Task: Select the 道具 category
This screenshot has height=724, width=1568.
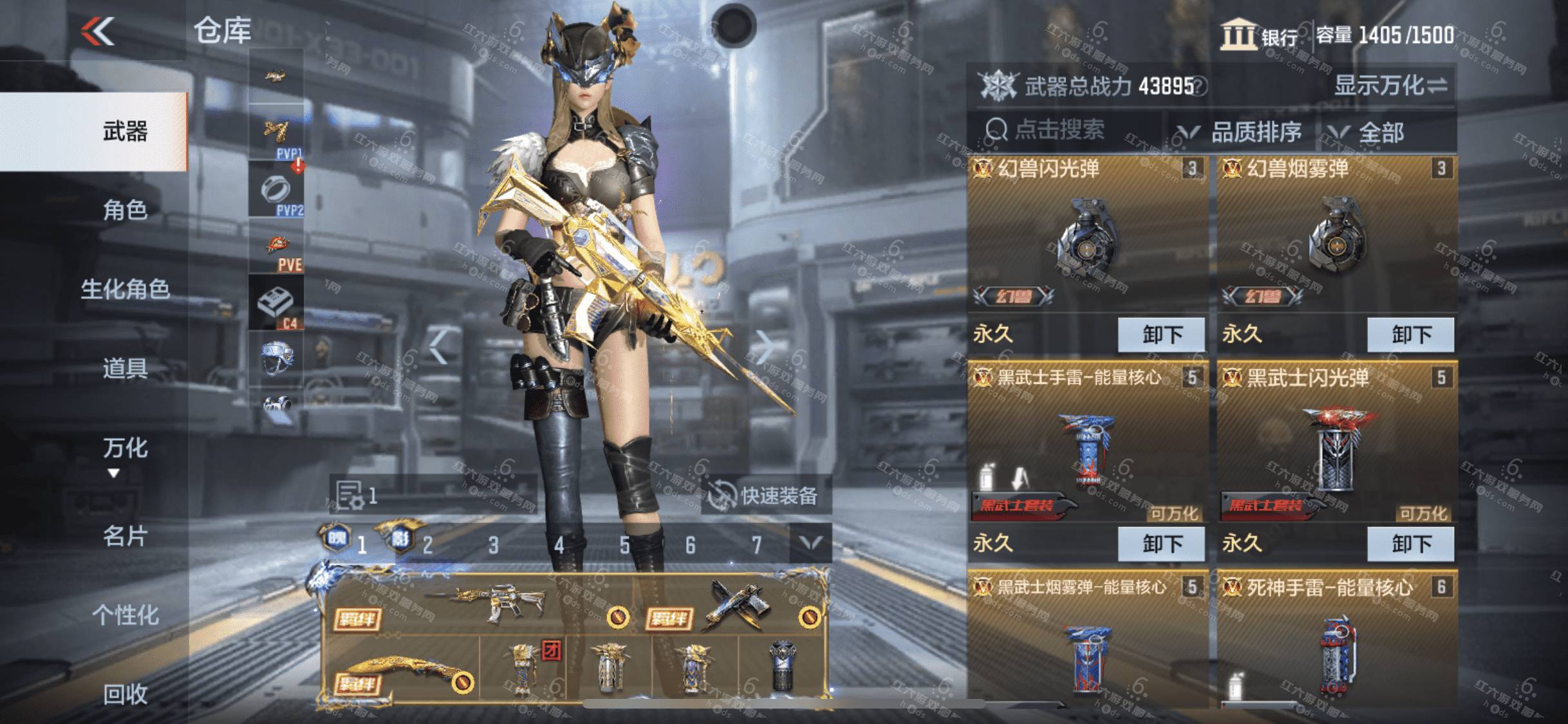Action: [x=125, y=369]
